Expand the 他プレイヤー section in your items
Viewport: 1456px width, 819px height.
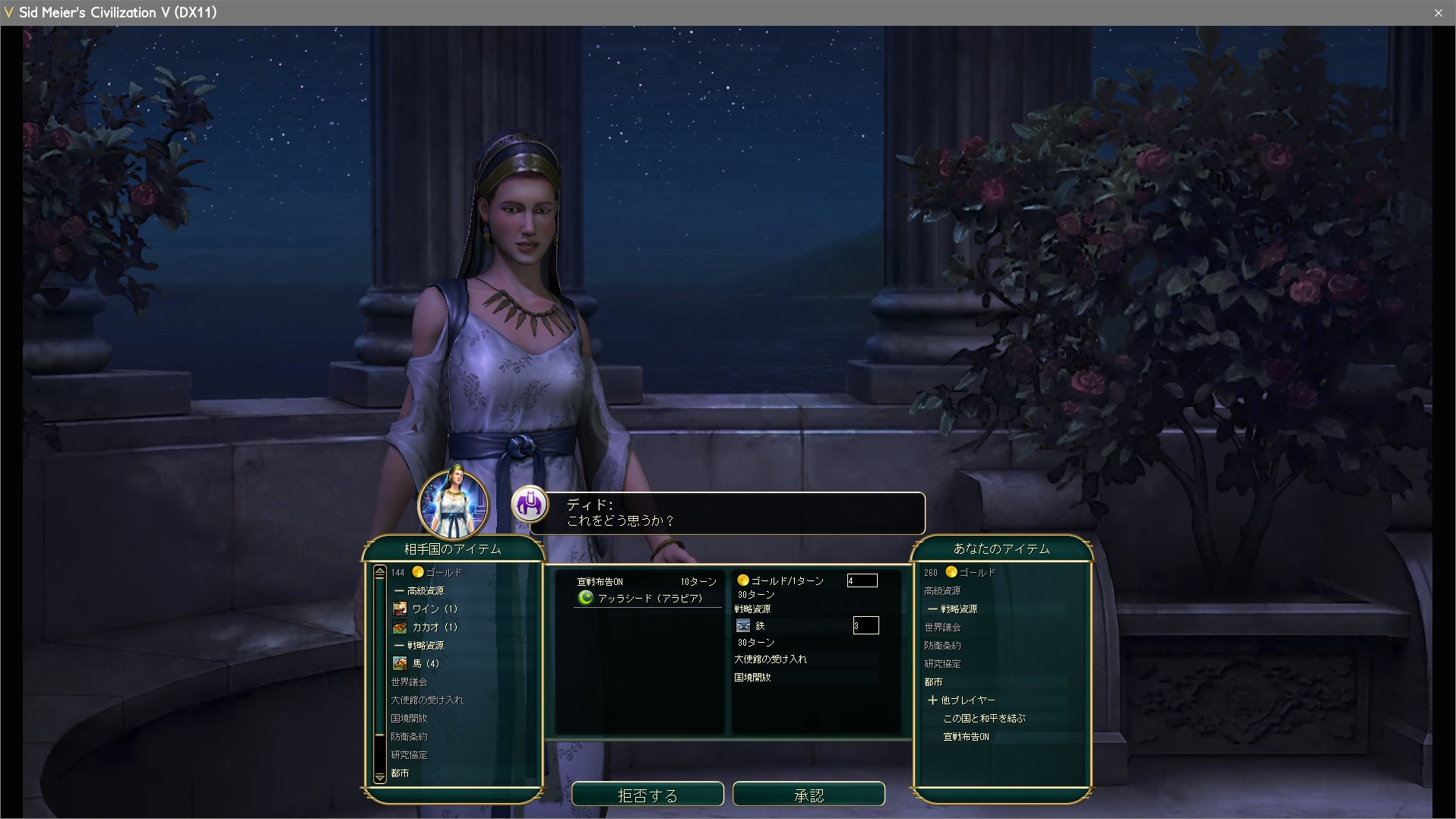pyautogui.click(x=961, y=700)
